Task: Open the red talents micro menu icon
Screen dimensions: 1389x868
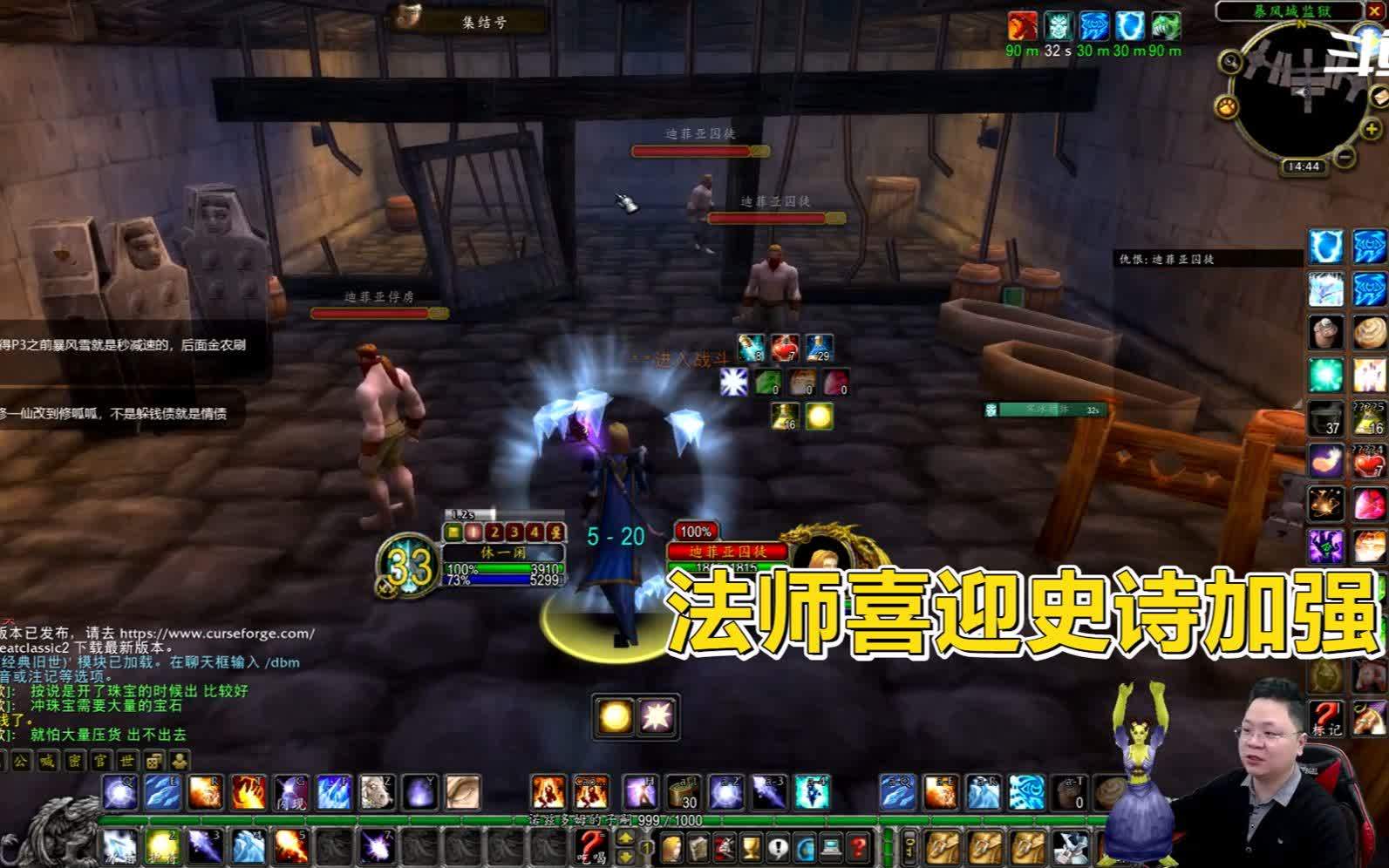Action: [x=725, y=847]
